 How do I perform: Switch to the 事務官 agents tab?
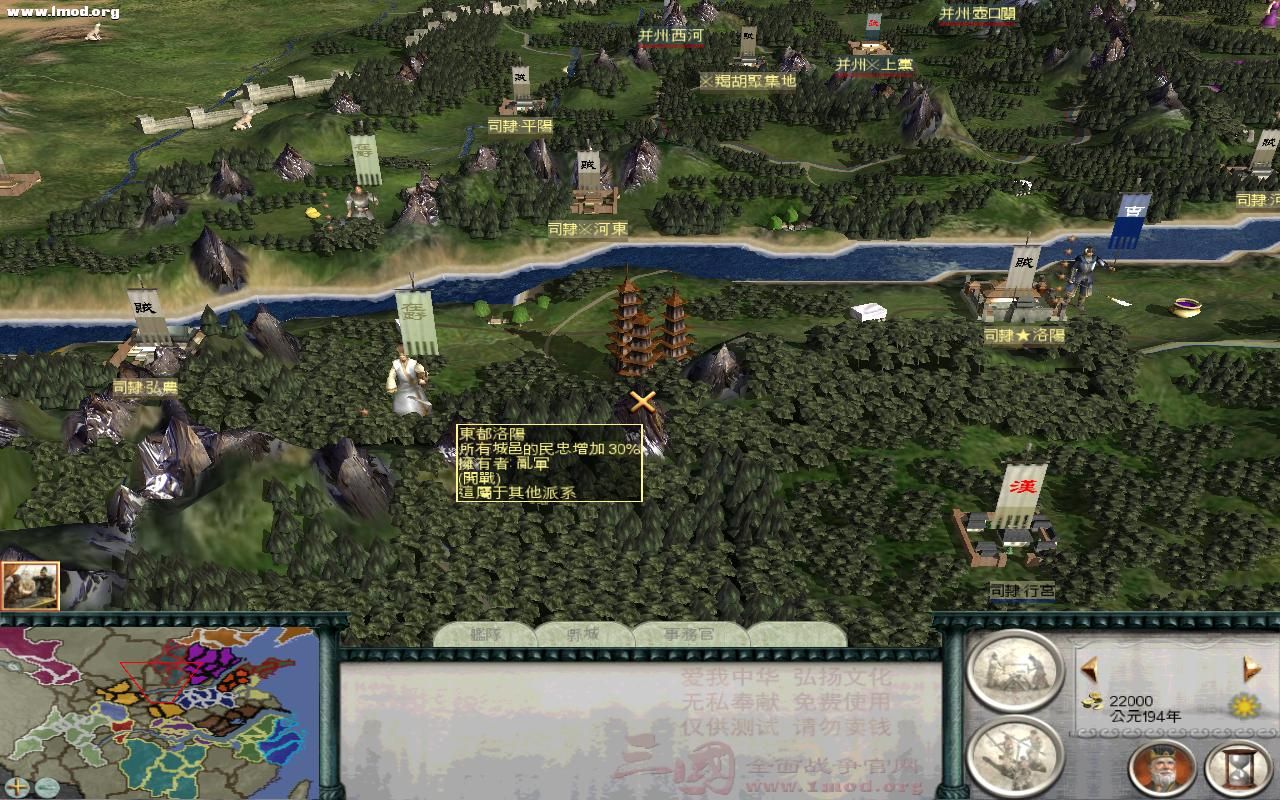(x=690, y=632)
